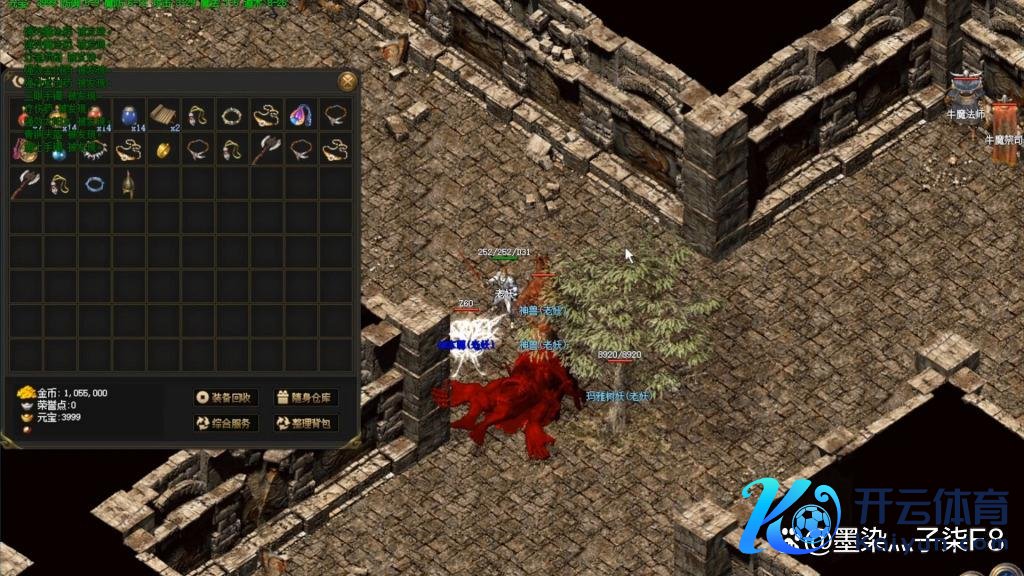Select the spiked tooth necklace
Screen dimensions: 1024x576
coord(95,150)
